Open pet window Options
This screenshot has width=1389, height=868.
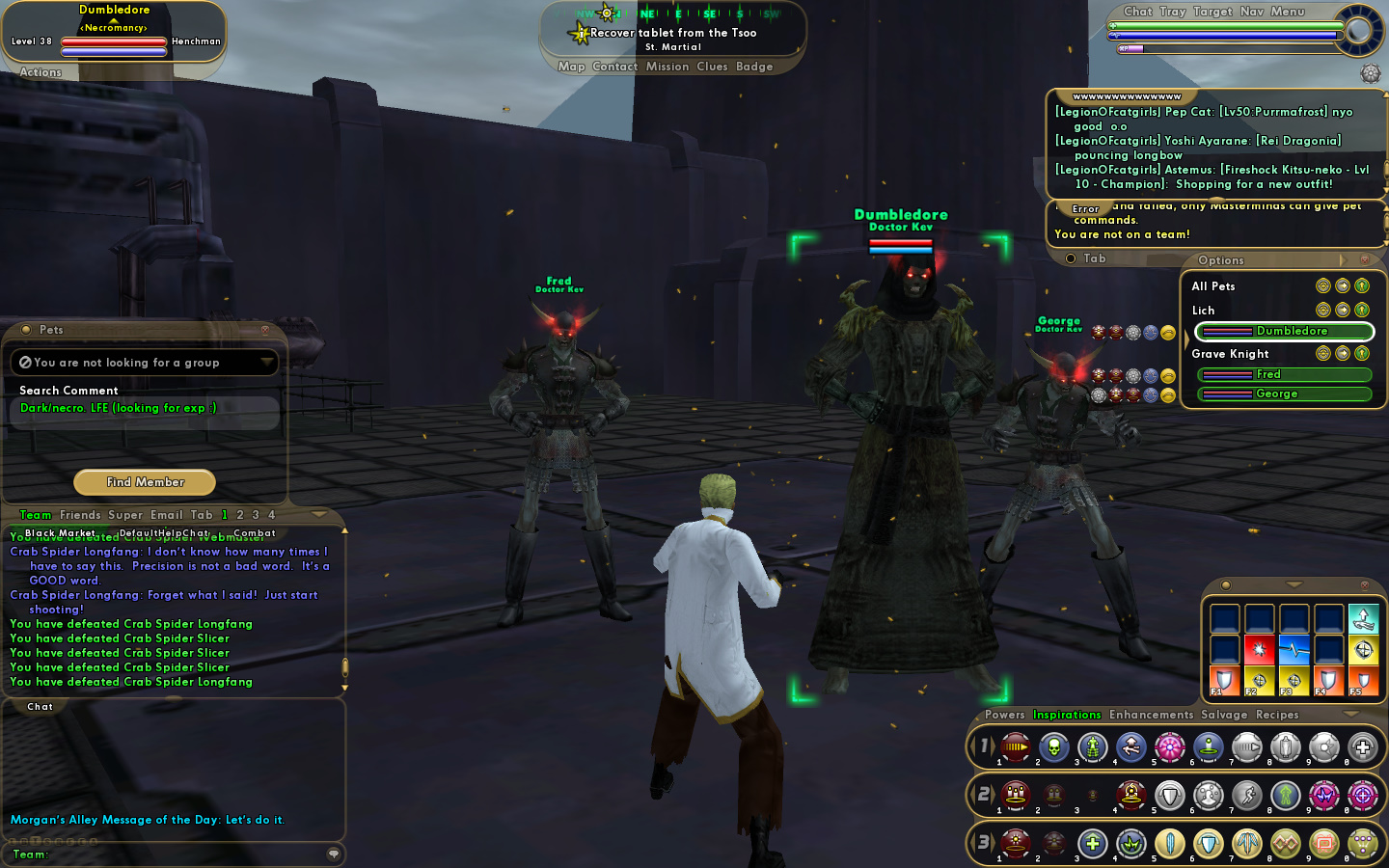pyautogui.click(x=1221, y=260)
